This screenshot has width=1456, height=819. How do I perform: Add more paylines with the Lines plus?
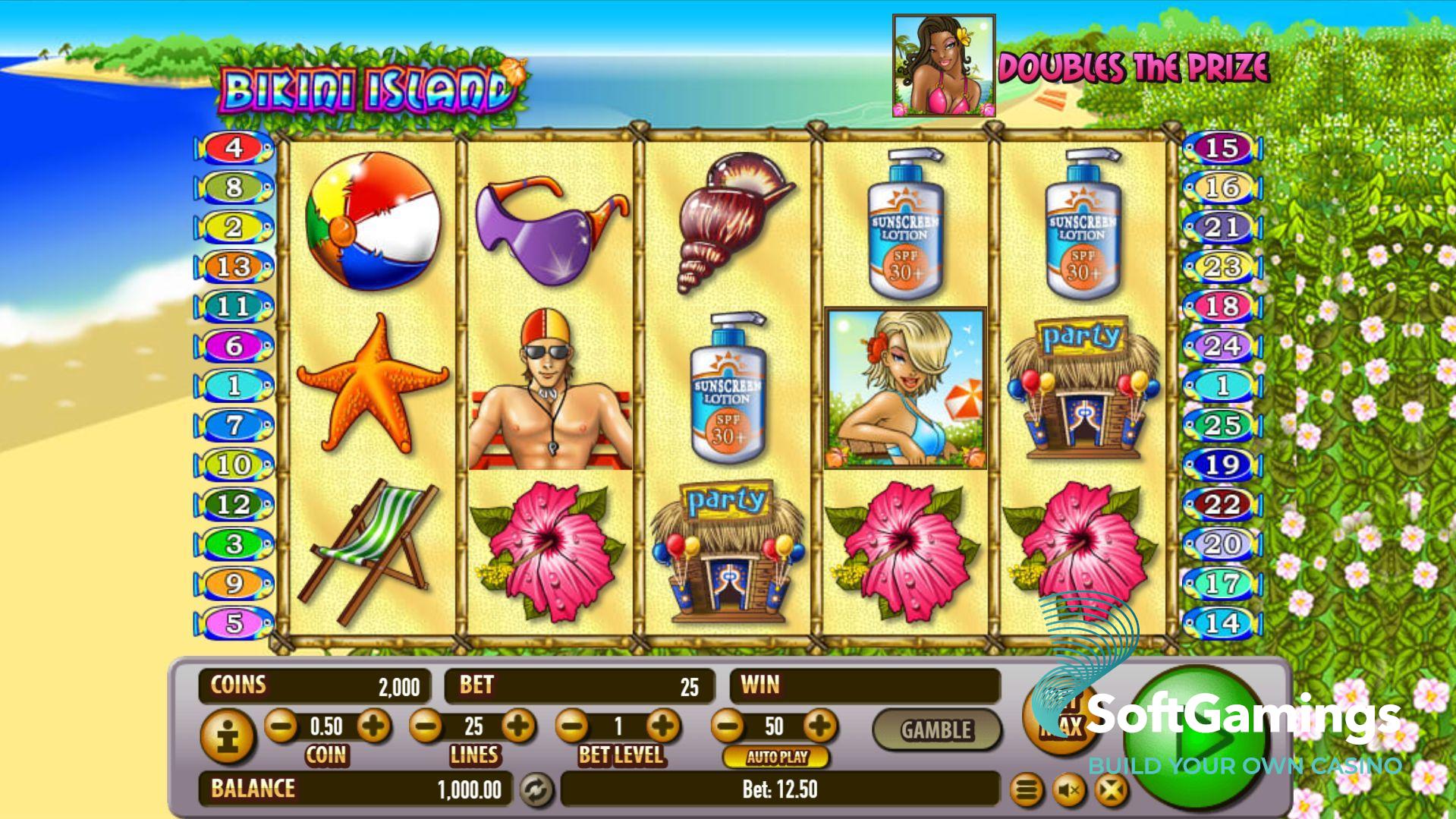point(518,726)
